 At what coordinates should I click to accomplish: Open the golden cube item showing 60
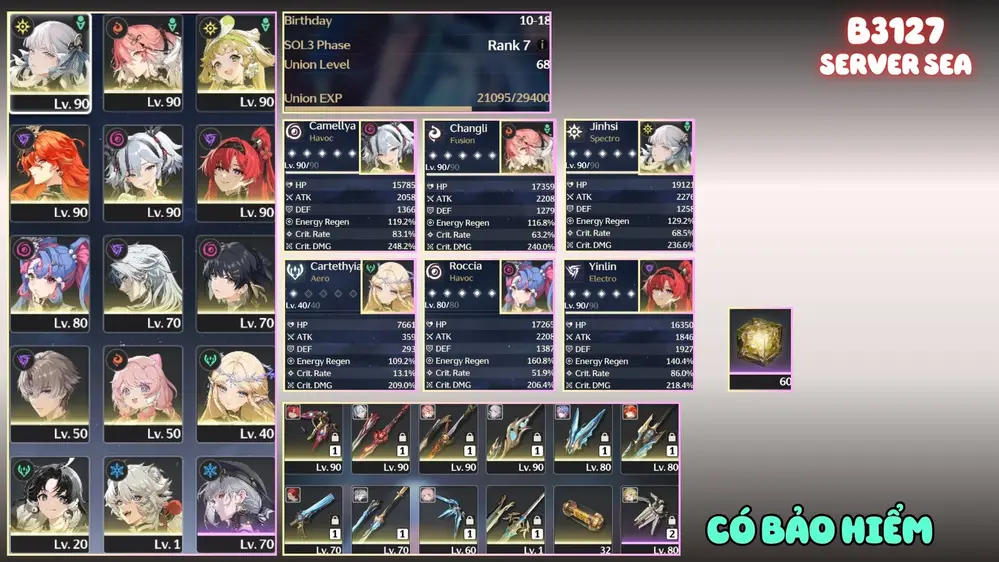pyautogui.click(x=760, y=347)
